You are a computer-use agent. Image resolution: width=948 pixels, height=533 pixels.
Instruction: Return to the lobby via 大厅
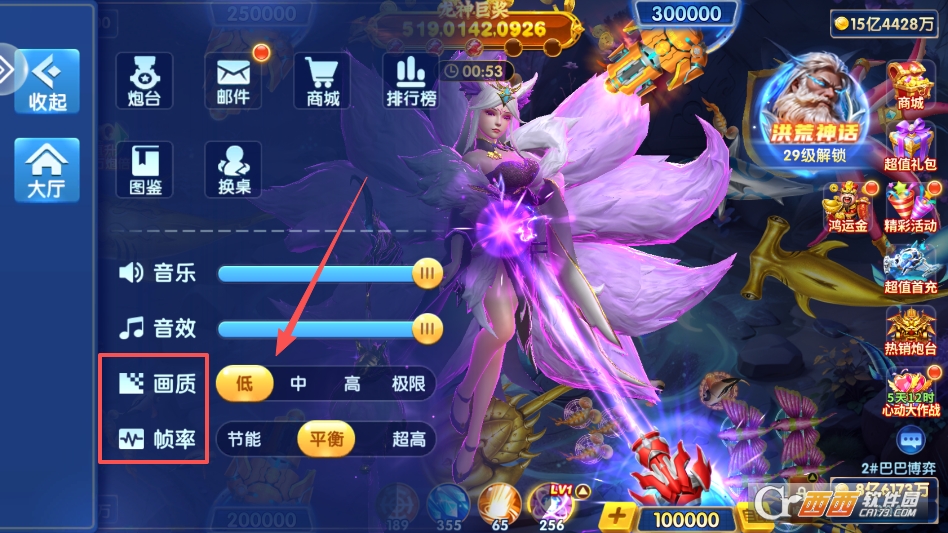pos(46,169)
